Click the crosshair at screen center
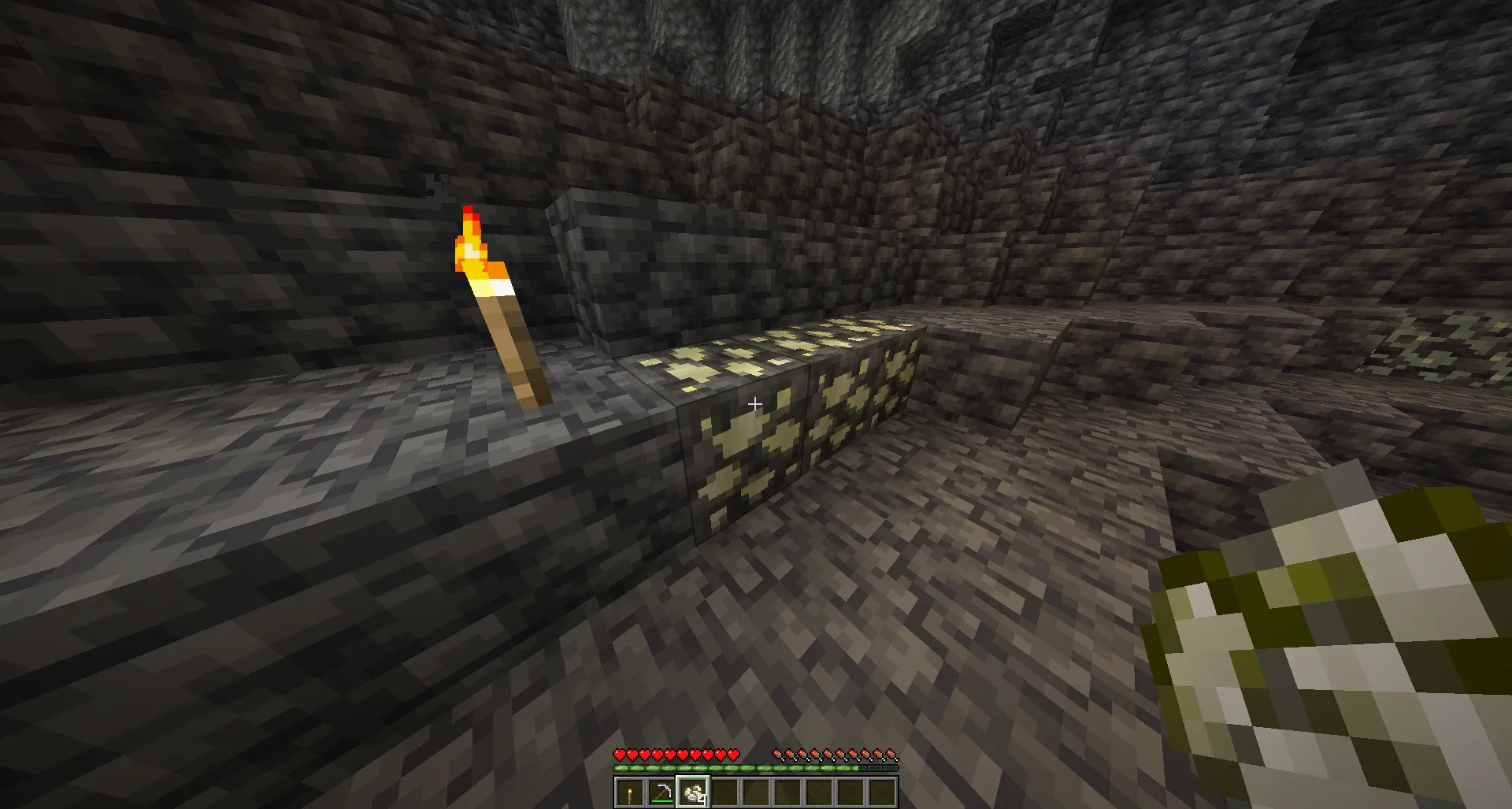Image resolution: width=1512 pixels, height=809 pixels. [x=755, y=403]
